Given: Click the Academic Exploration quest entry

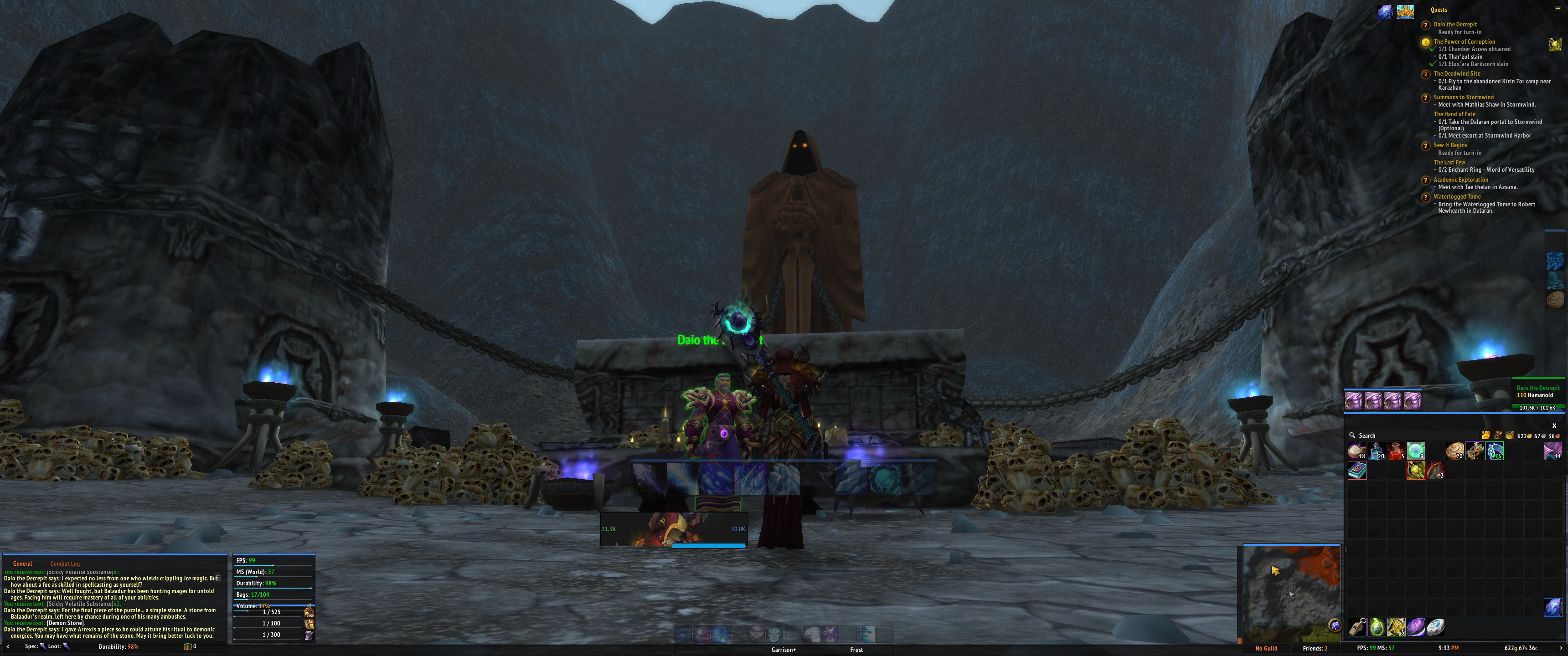Looking at the screenshot, I should [x=1460, y=179].
